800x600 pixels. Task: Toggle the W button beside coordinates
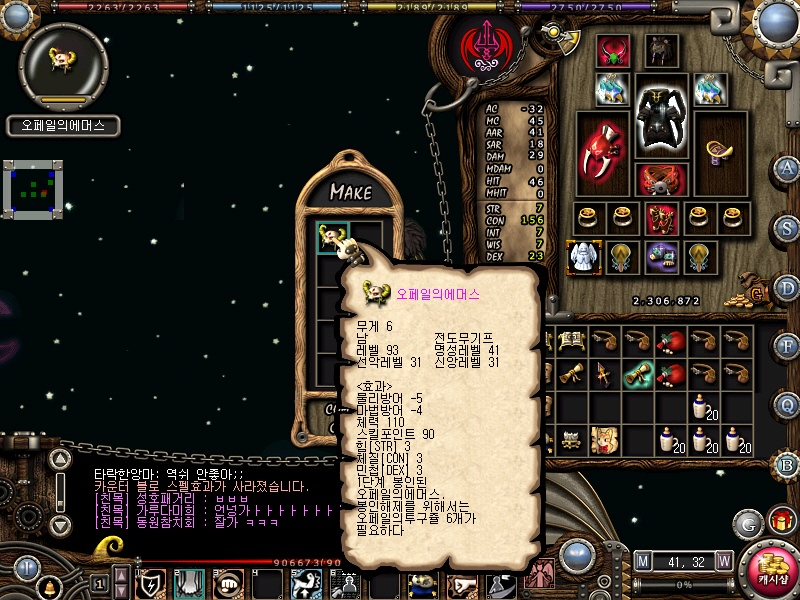(x=723, y=561)
